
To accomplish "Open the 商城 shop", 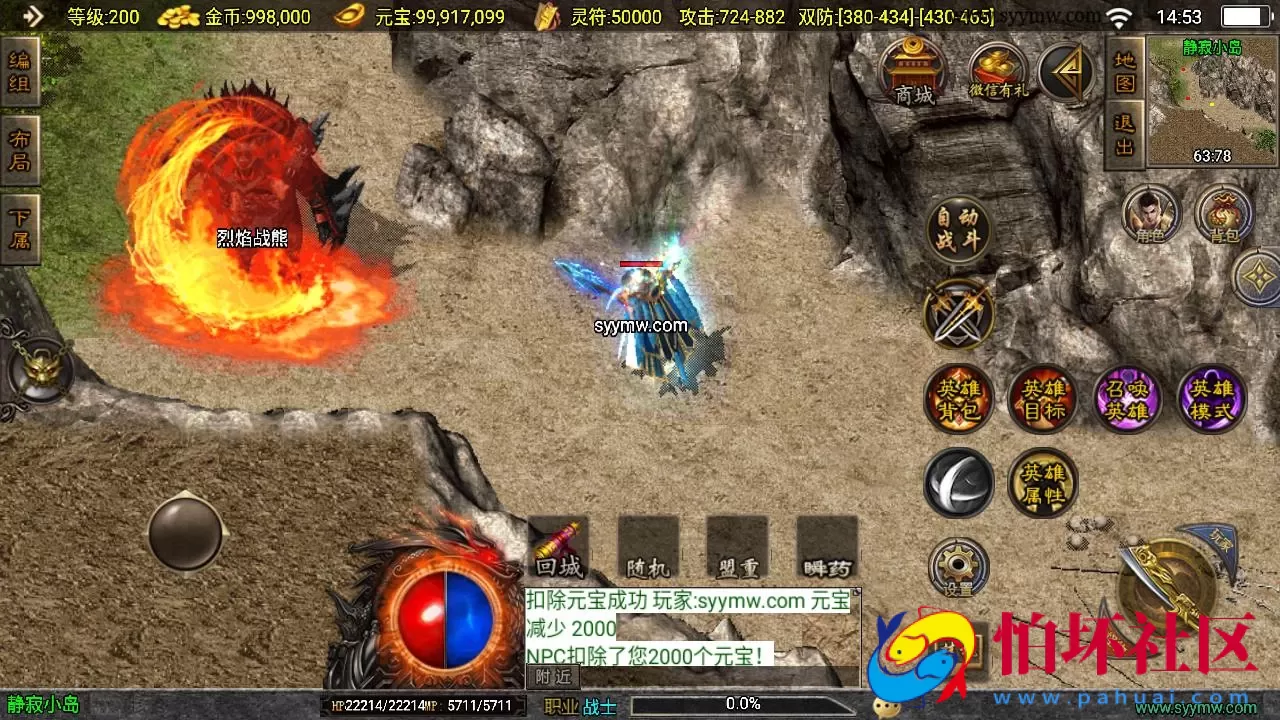I will coord(912,70).
